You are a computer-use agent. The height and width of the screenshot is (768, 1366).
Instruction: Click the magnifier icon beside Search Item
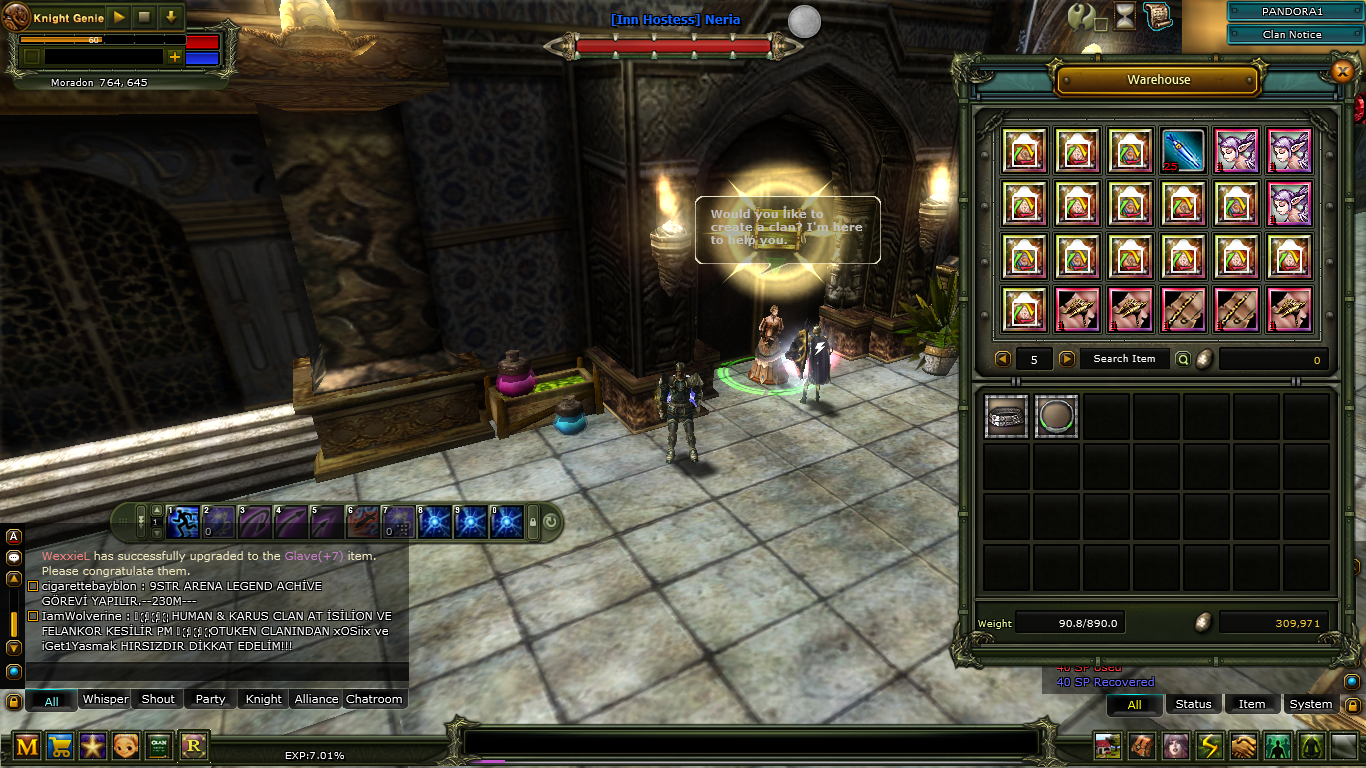pos(1184,358)
